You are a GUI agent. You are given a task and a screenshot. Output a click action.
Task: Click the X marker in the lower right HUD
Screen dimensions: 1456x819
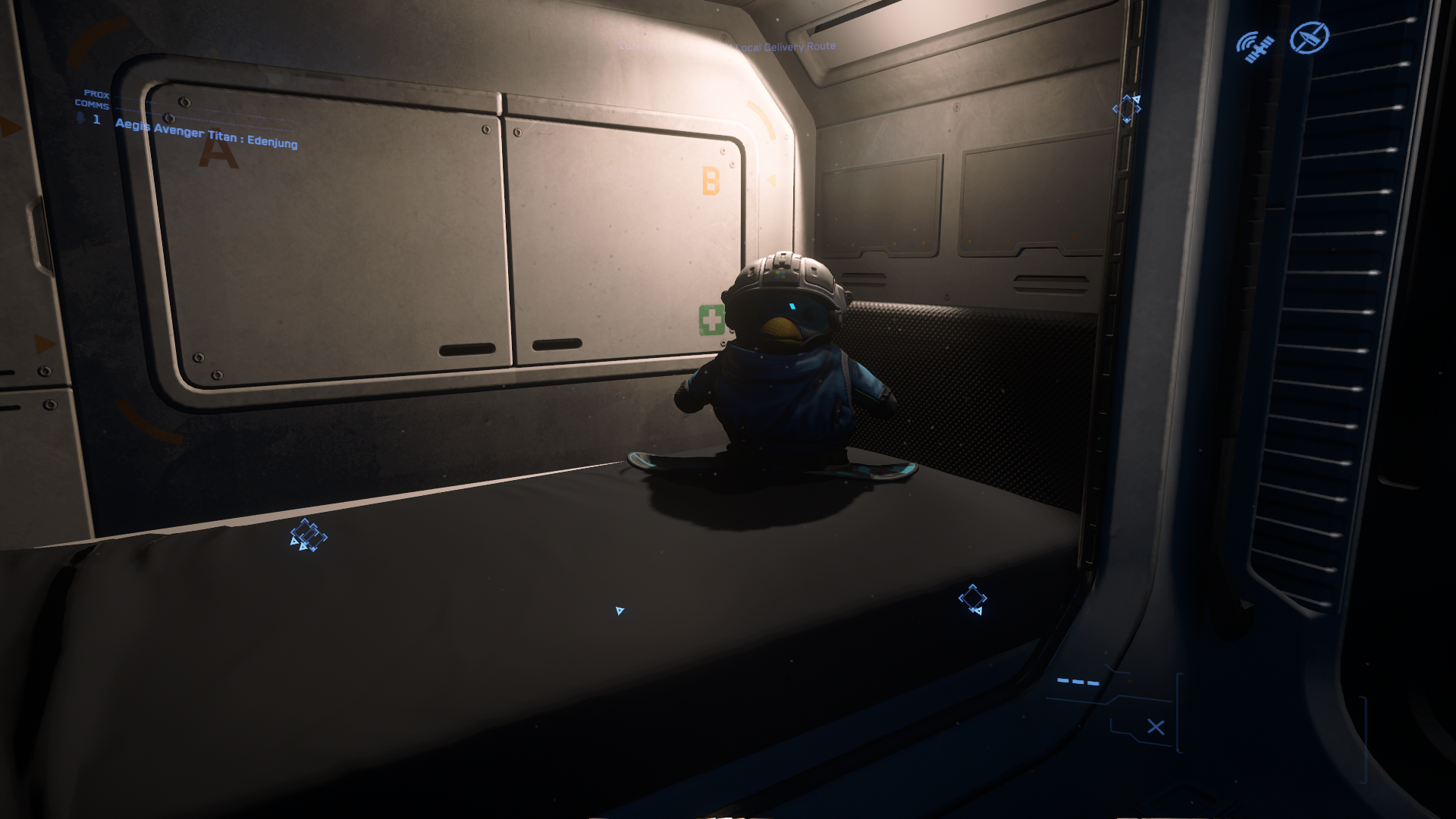(1155, 726)
